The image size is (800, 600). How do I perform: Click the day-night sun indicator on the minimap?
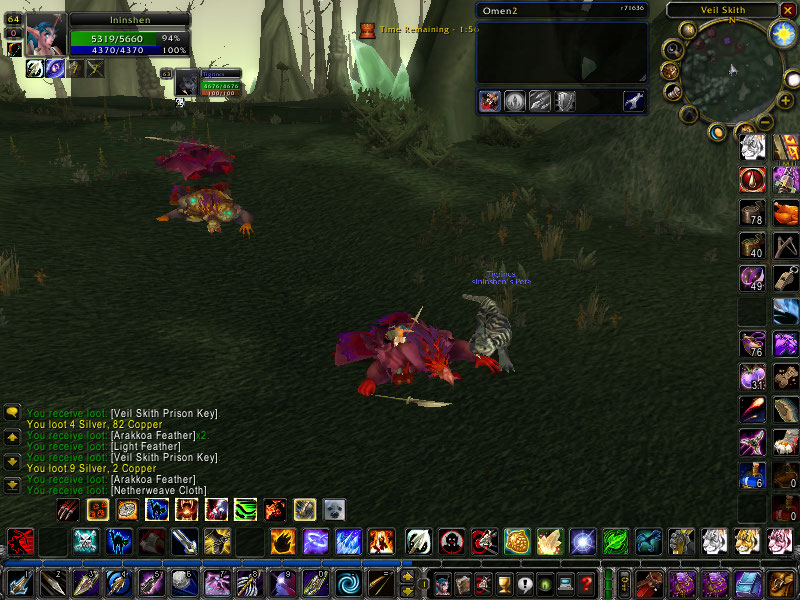pyautogui.click(x=781, y=33)
